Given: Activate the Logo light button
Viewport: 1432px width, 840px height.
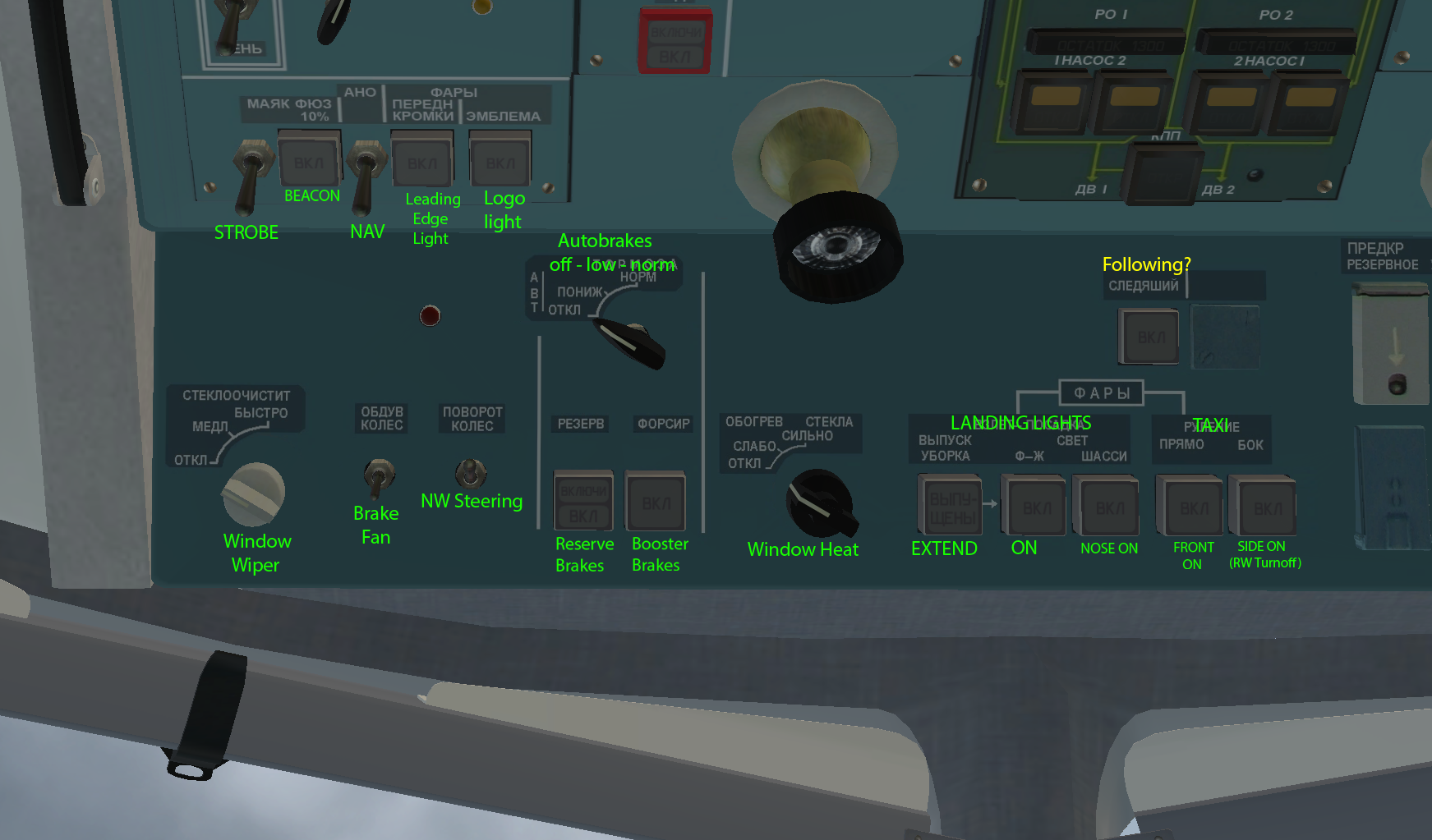Looking at the screenshot, I should pos(500,162).
